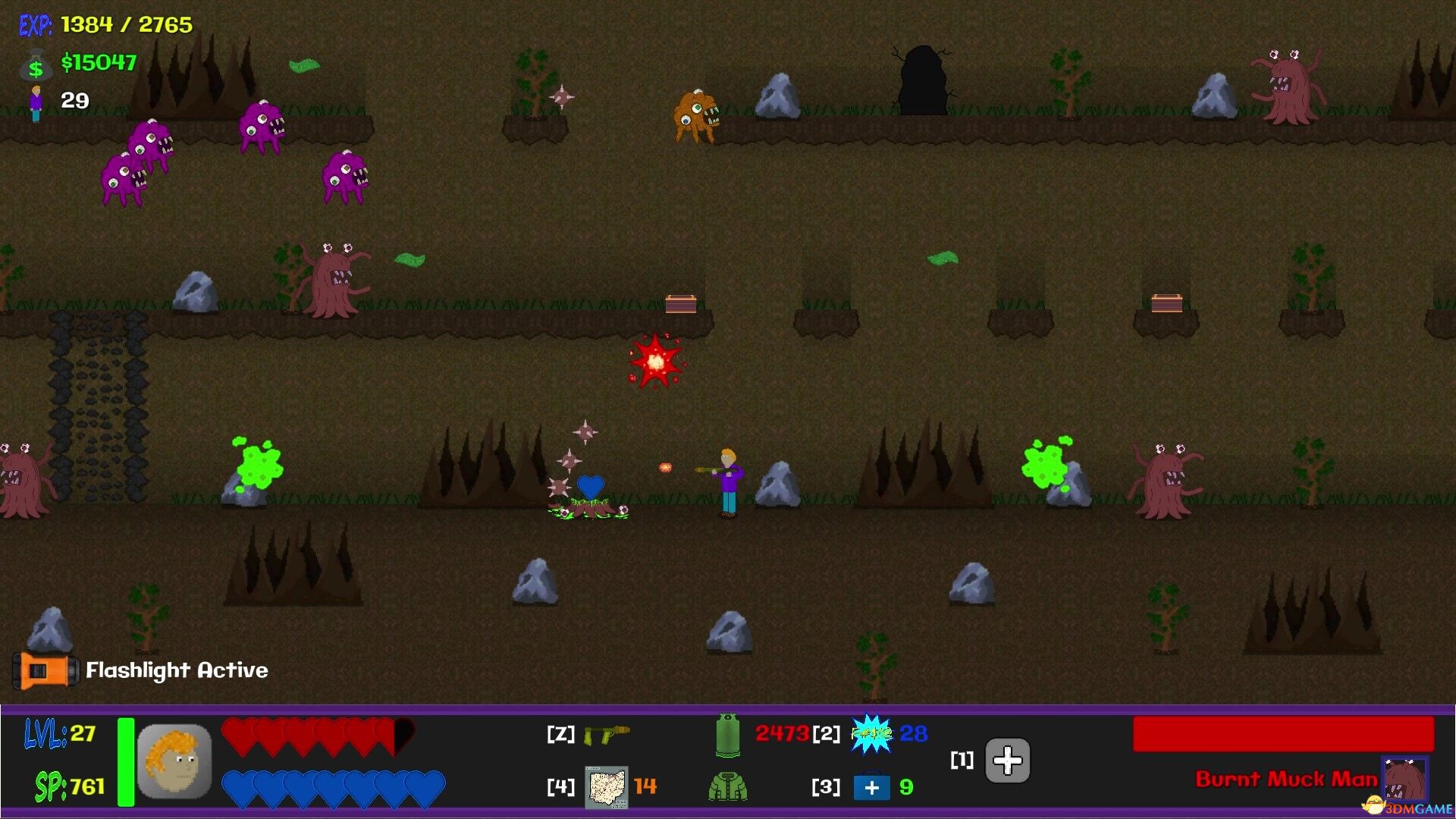Click the flashlight icon near Flashlight Active
Screen dimensions: 1456x819
point(47,670)
